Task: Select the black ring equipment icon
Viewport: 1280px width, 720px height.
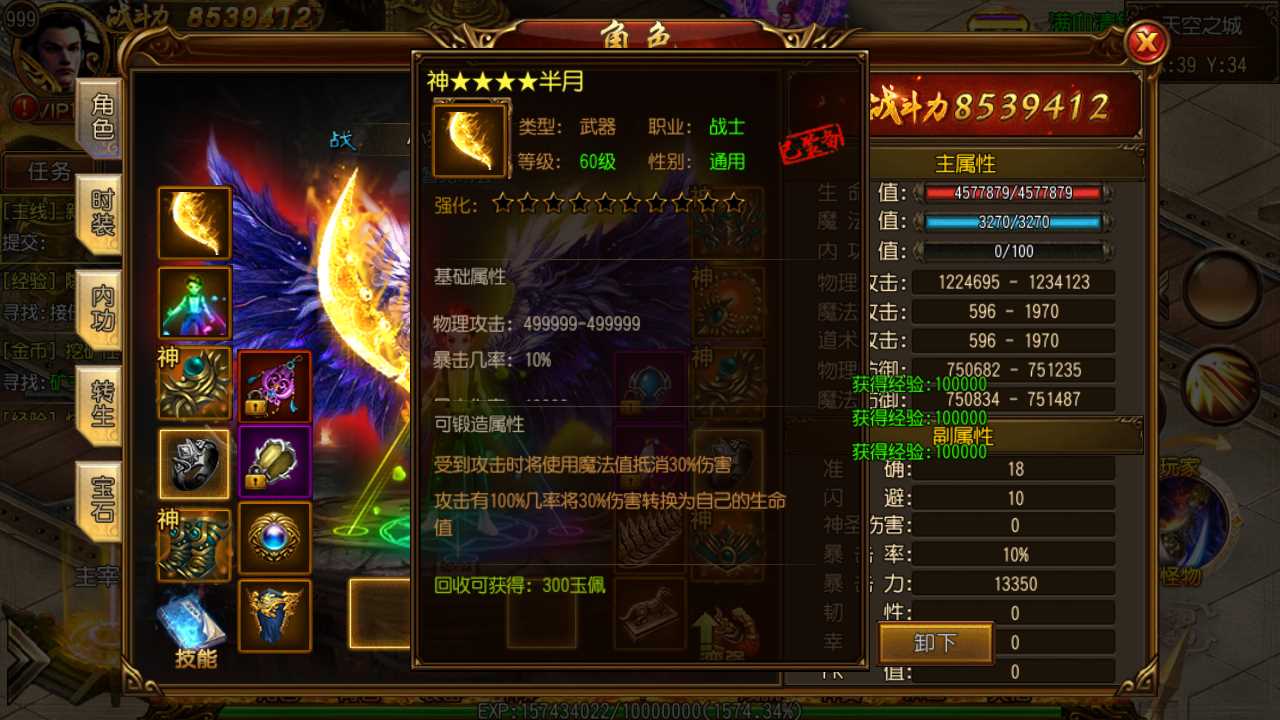Action: tap(194, 463)
